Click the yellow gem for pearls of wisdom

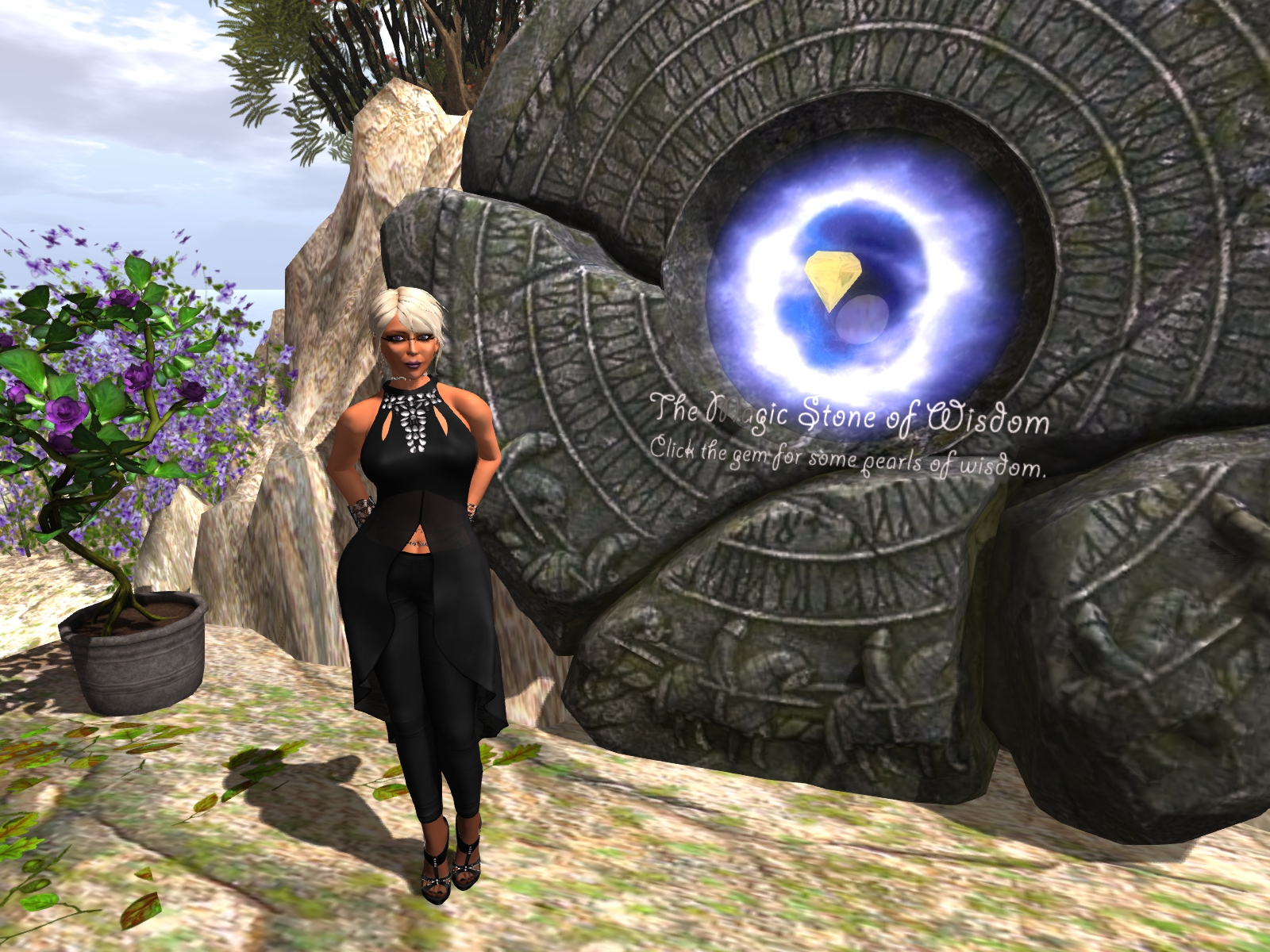tap(829, 278)
